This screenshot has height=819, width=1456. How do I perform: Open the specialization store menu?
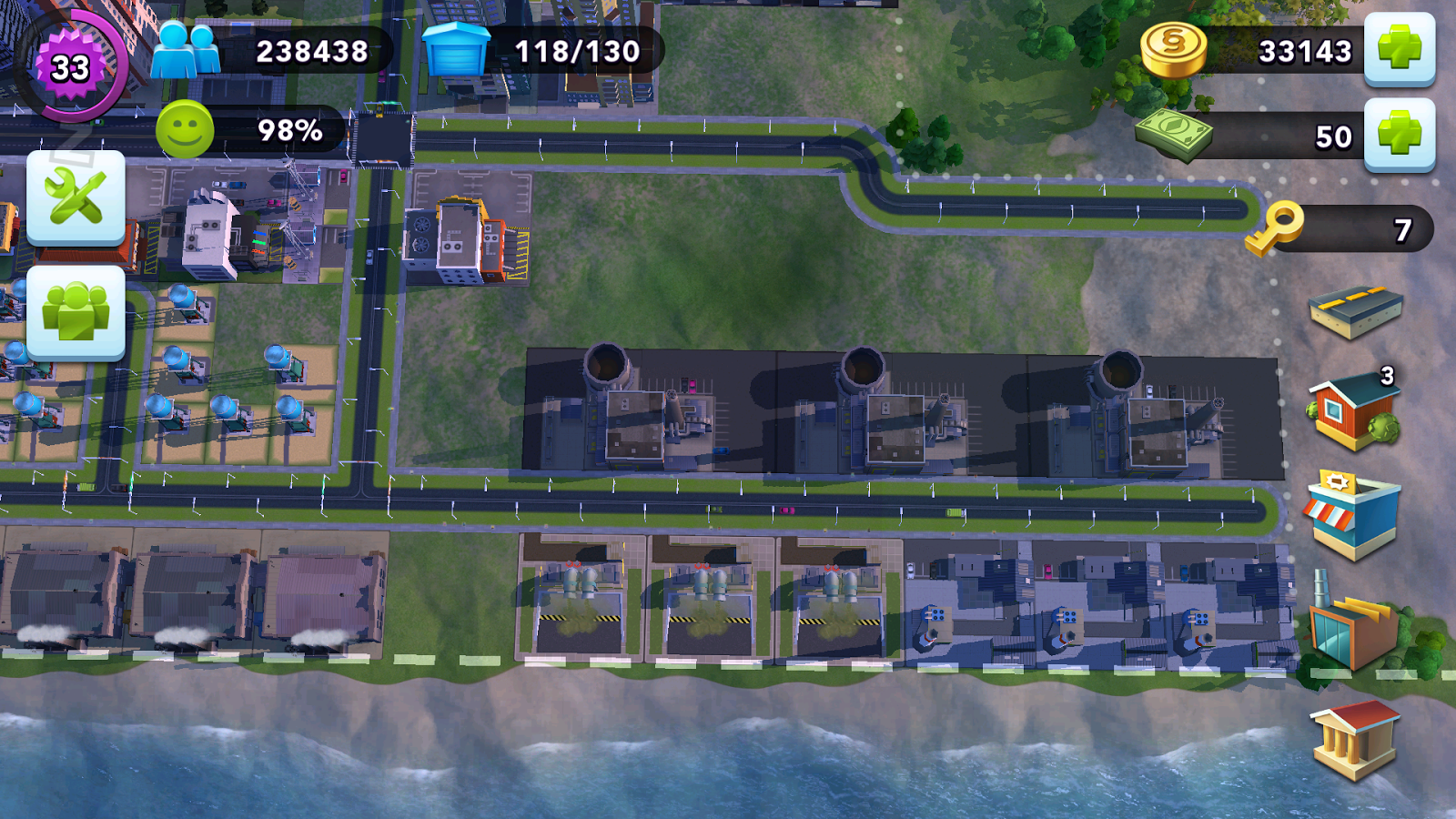[1355, 514]
